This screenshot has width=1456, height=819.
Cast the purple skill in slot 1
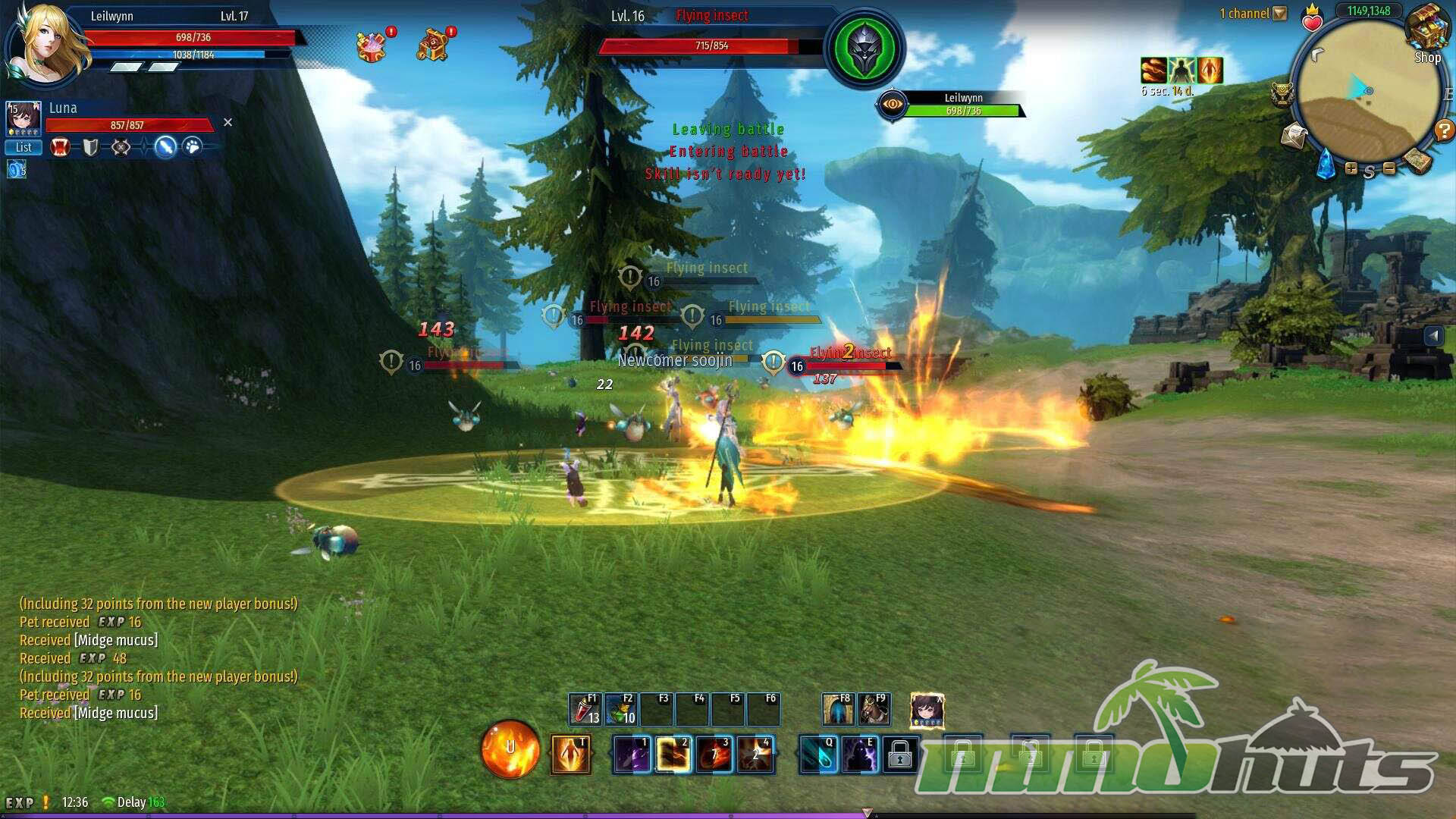pos(631,755)
